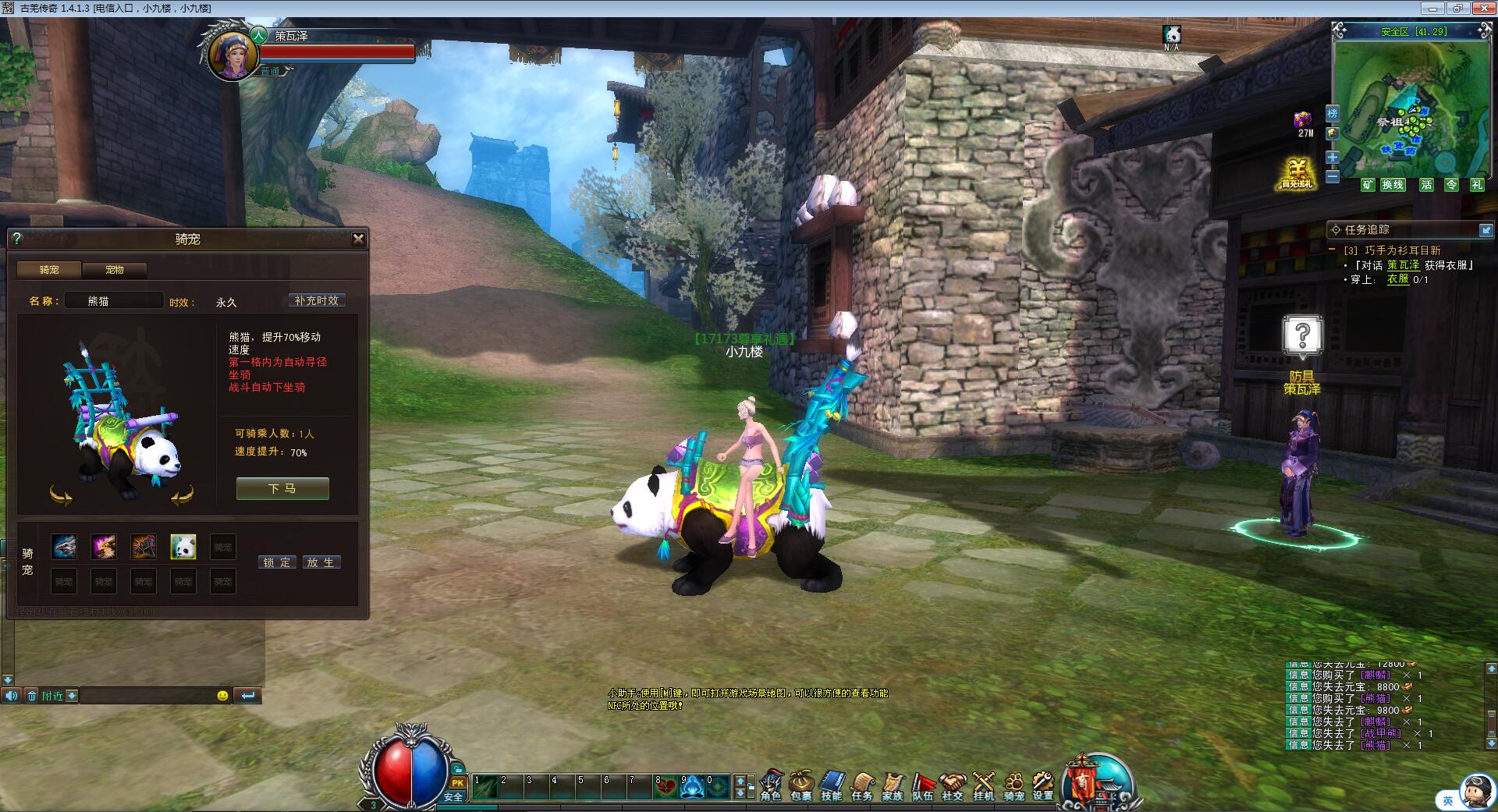Open the 首充送礼 first-recharge gift icon

(x=1297, y=173)
